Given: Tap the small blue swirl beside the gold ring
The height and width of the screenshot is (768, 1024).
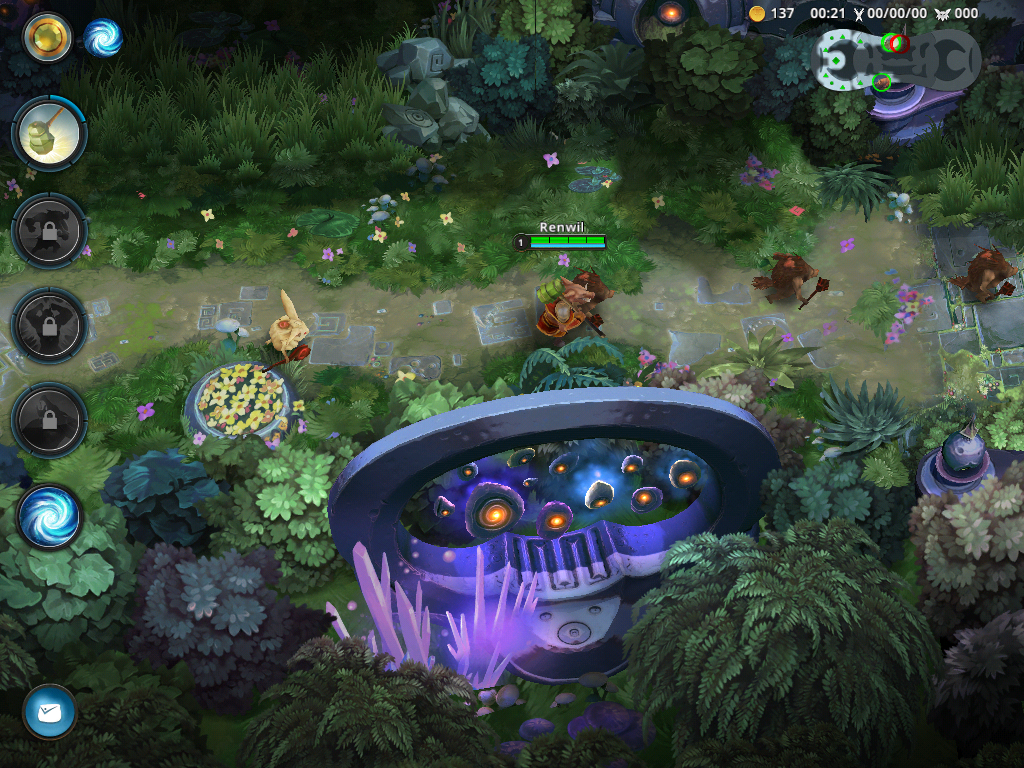Looking at the screenshot, I should coord(102,38).
